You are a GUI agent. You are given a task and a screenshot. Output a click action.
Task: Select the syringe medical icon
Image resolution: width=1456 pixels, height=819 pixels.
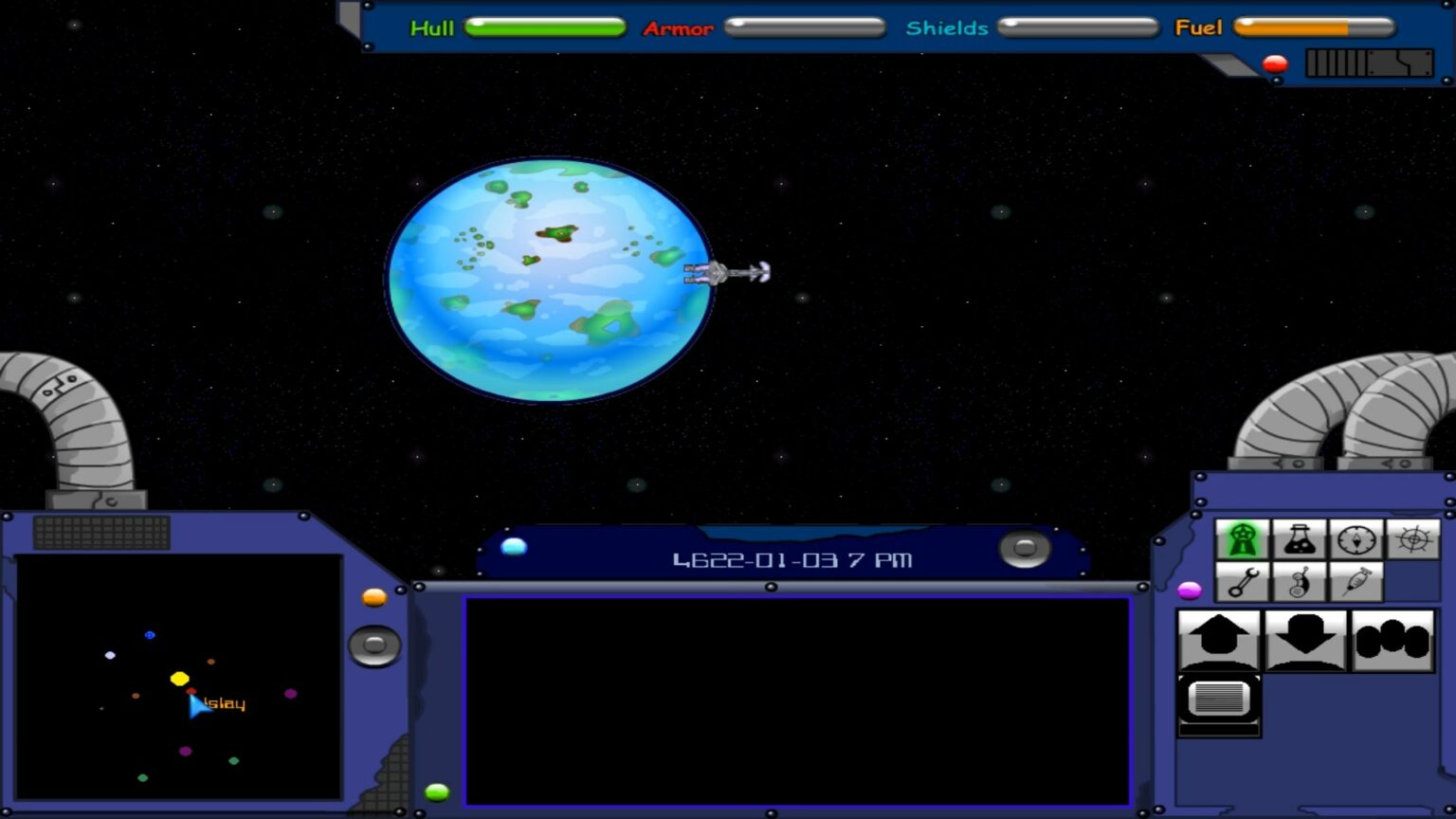coord(1356,581)
